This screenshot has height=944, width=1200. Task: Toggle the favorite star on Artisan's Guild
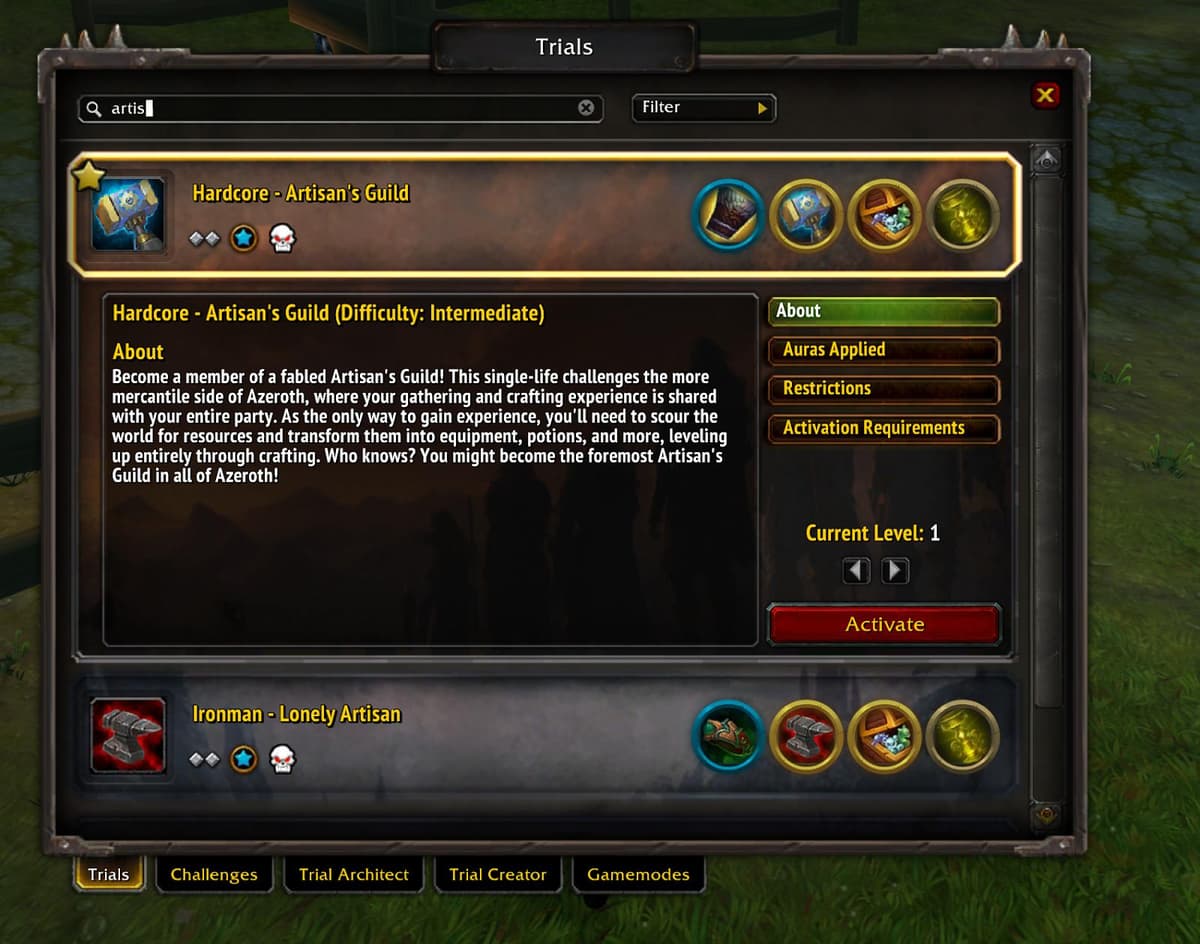click(x=89, y=177)
